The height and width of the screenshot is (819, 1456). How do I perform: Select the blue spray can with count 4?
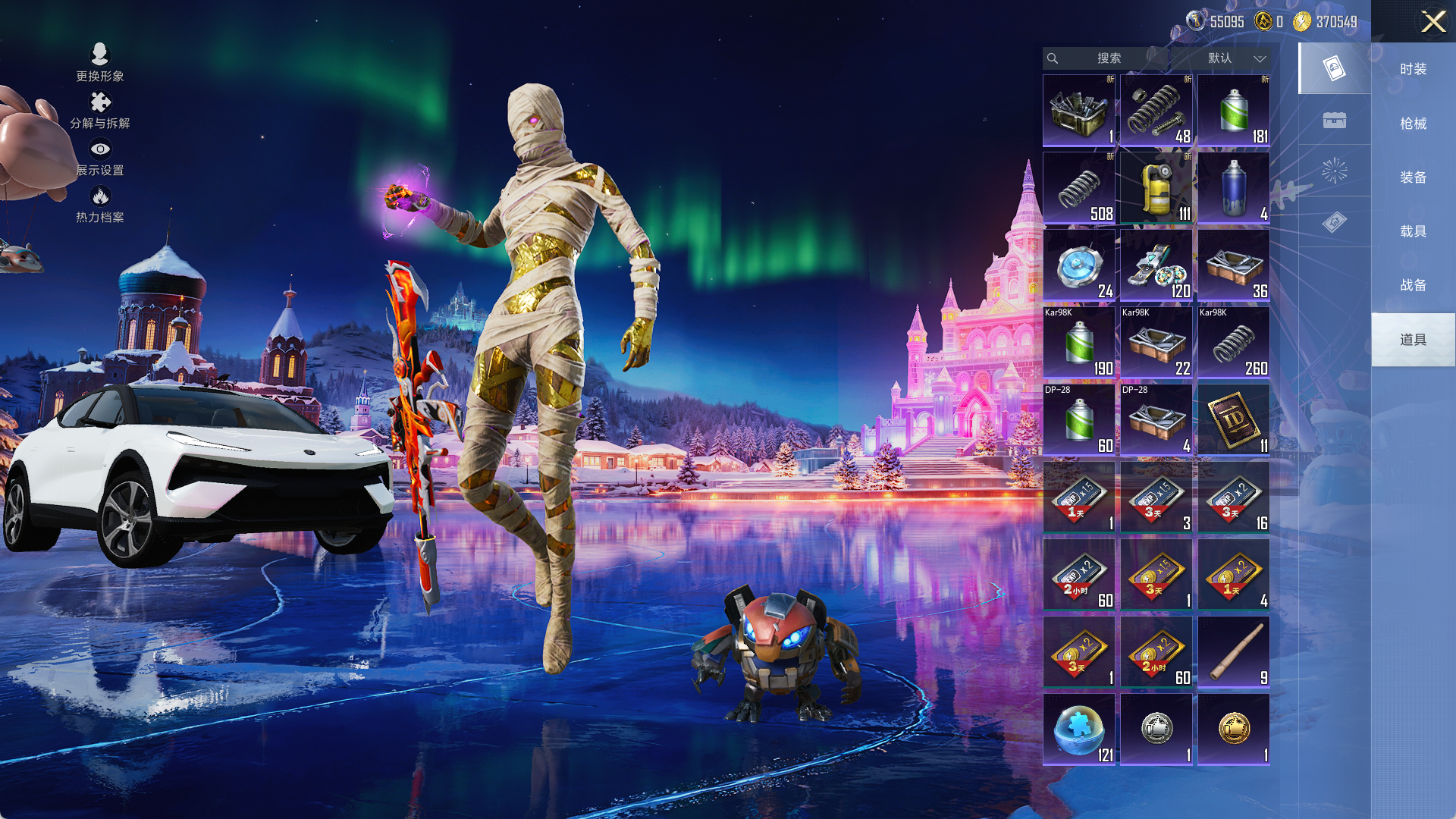coord(1233,187)
